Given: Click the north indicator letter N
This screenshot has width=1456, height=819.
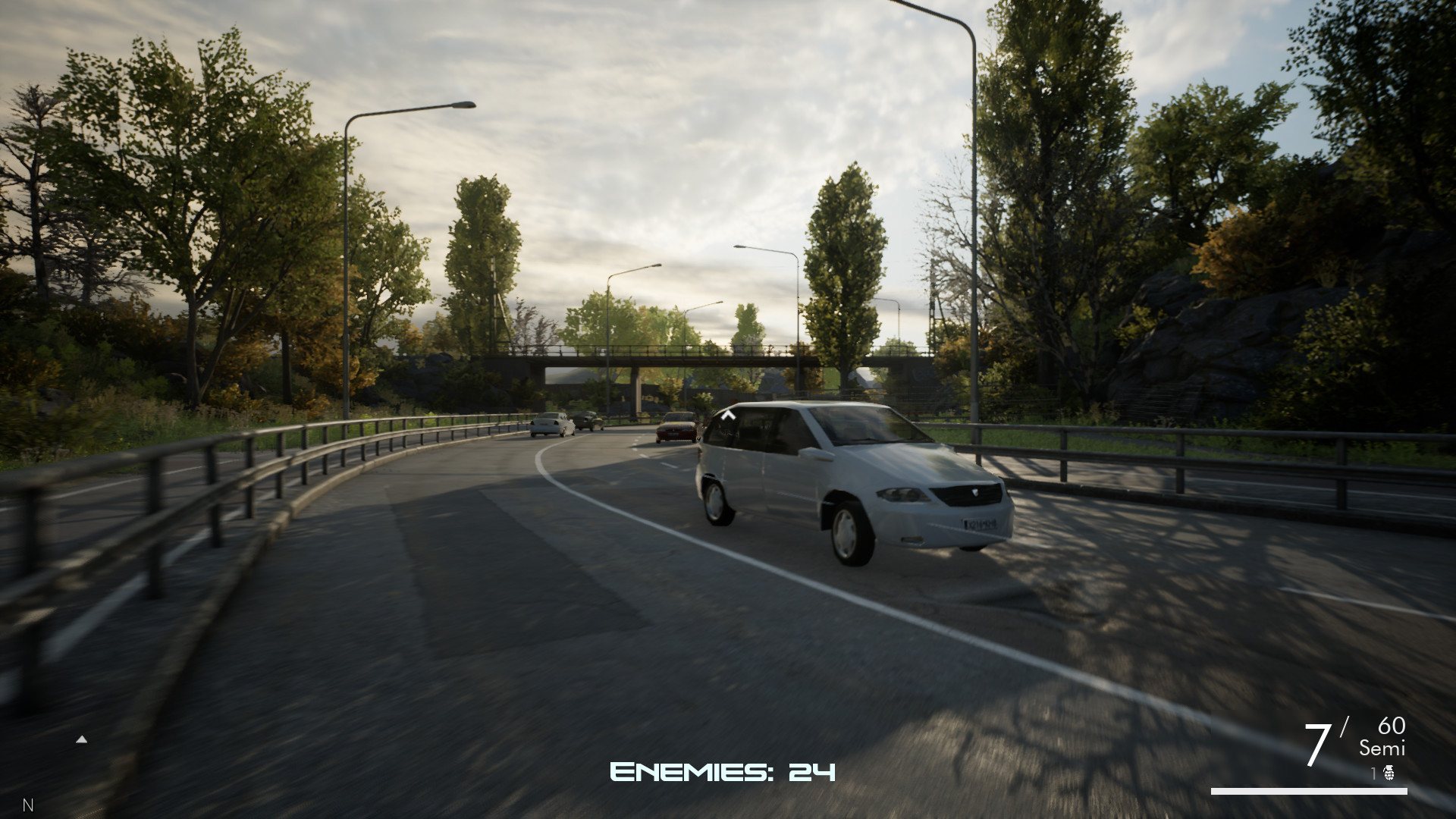Looking at the screenshot, I should [28, 805].
